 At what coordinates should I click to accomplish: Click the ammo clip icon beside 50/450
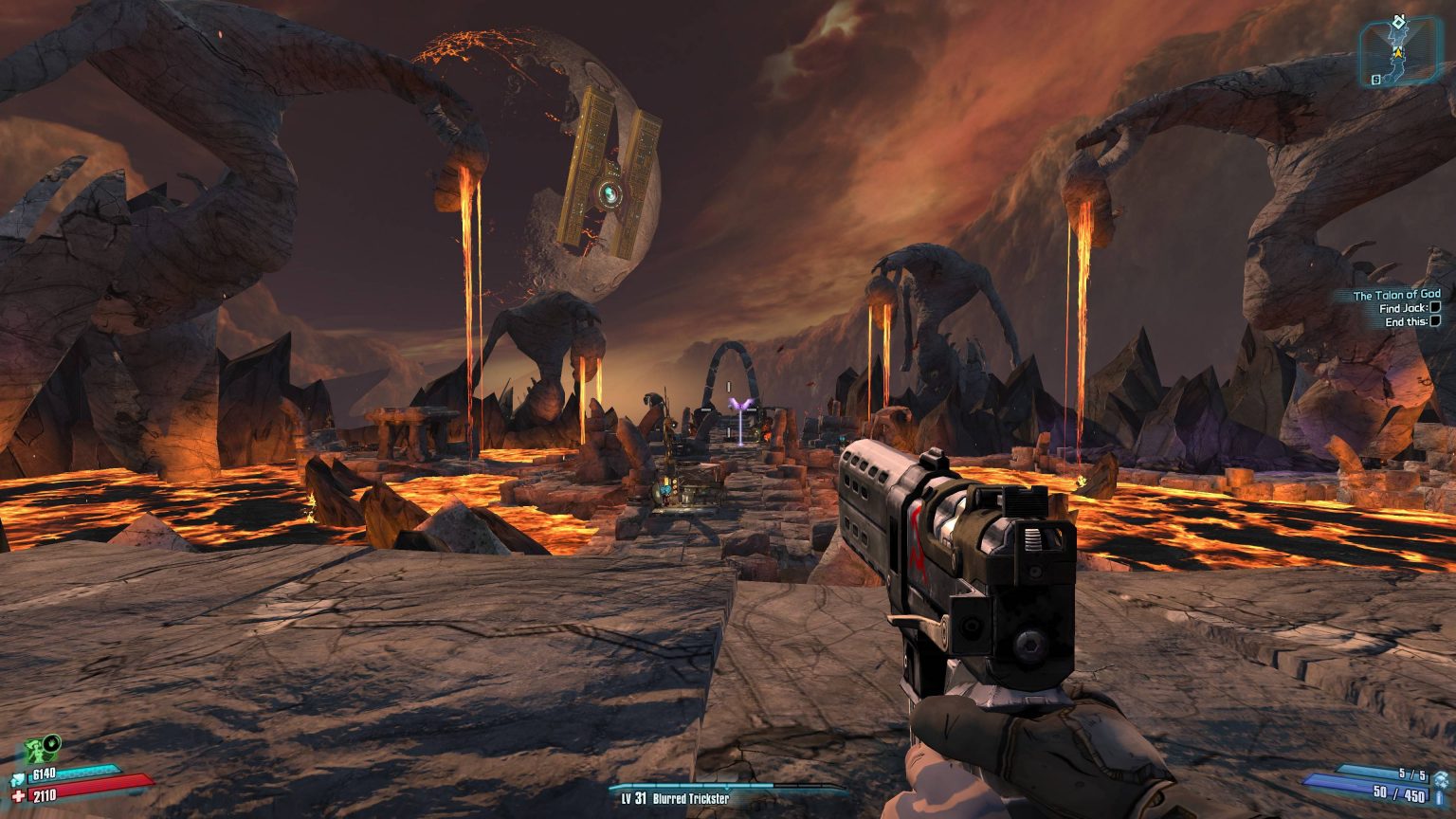click(x=1438, y=799)
